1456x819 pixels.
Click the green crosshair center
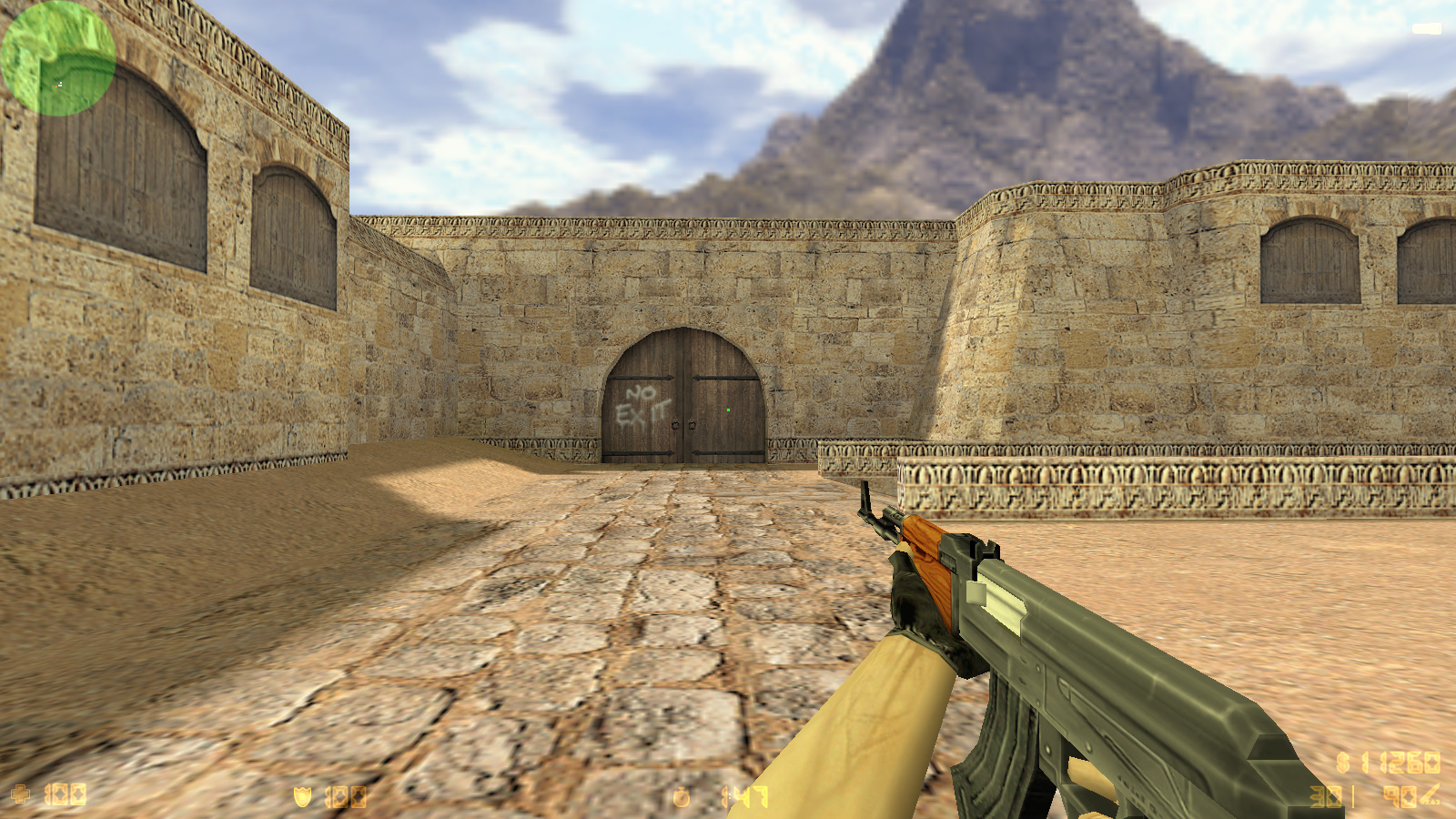point(728,409)
